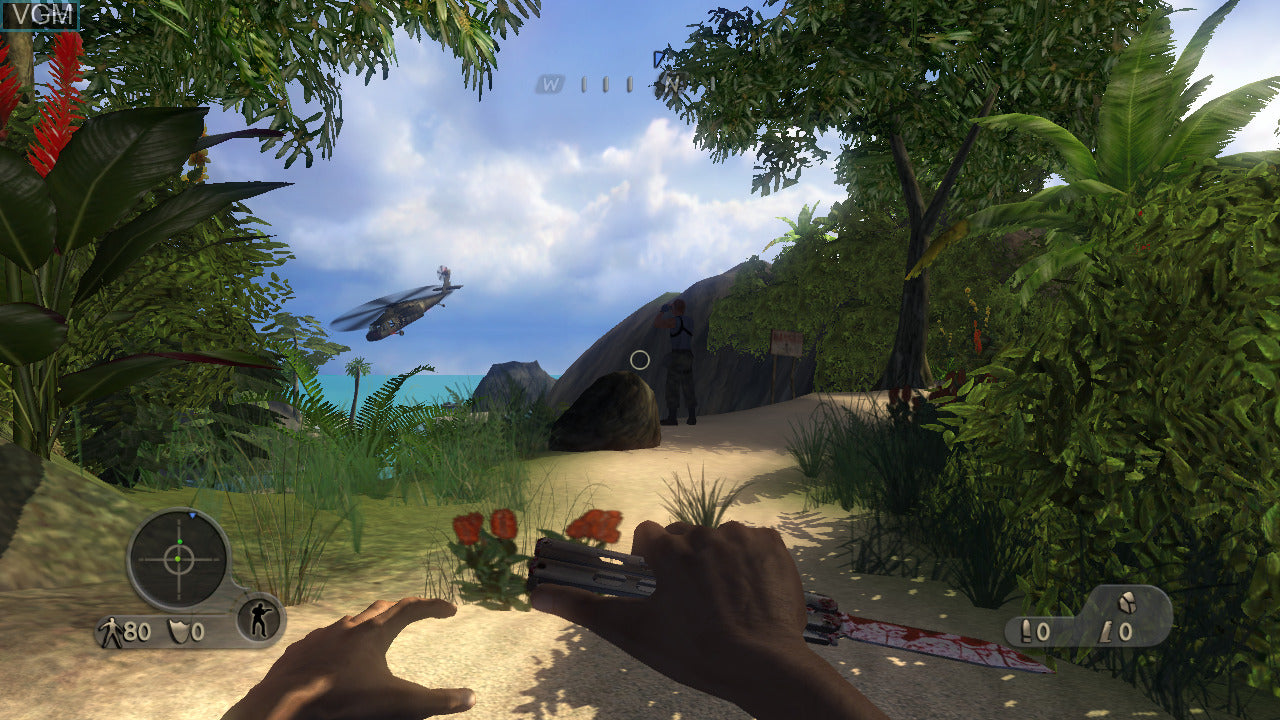1280x720 pixels.
Task: Select the throwable rock icon
Action: [x=1125, y=603]
